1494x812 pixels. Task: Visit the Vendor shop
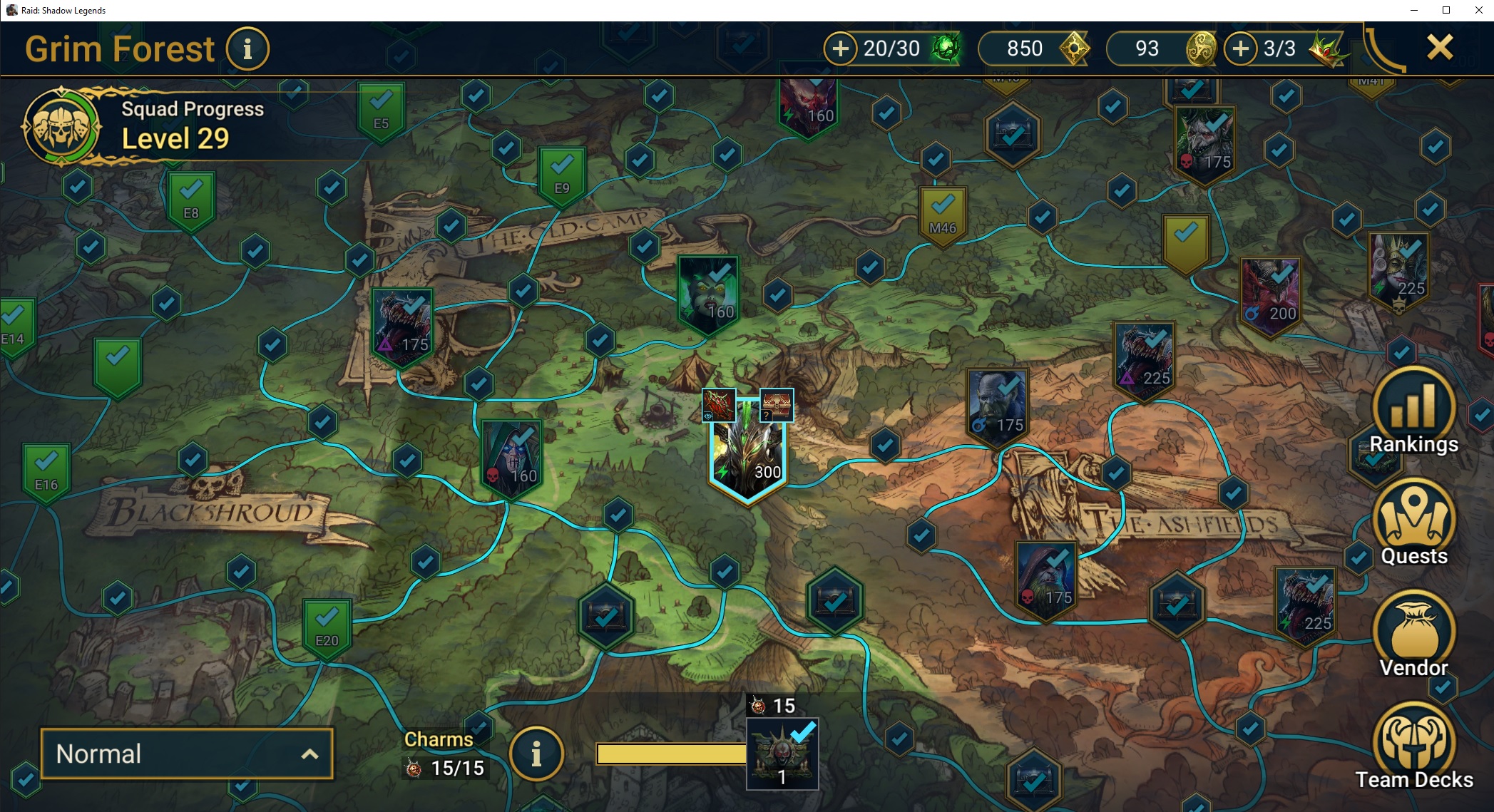(x=1413, y=635)
